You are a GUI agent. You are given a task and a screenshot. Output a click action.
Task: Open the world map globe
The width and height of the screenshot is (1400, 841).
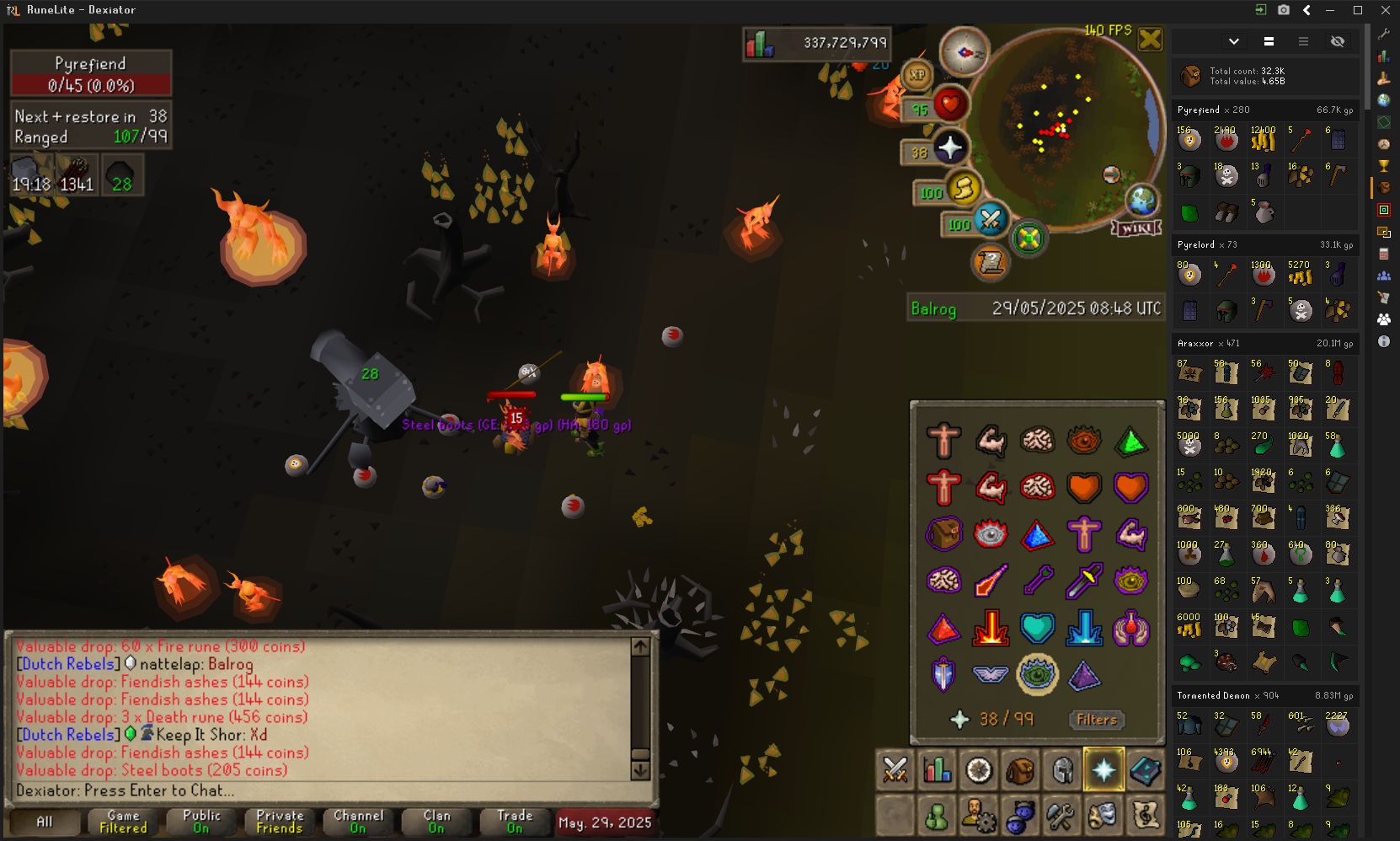(x=1141, y=201)
